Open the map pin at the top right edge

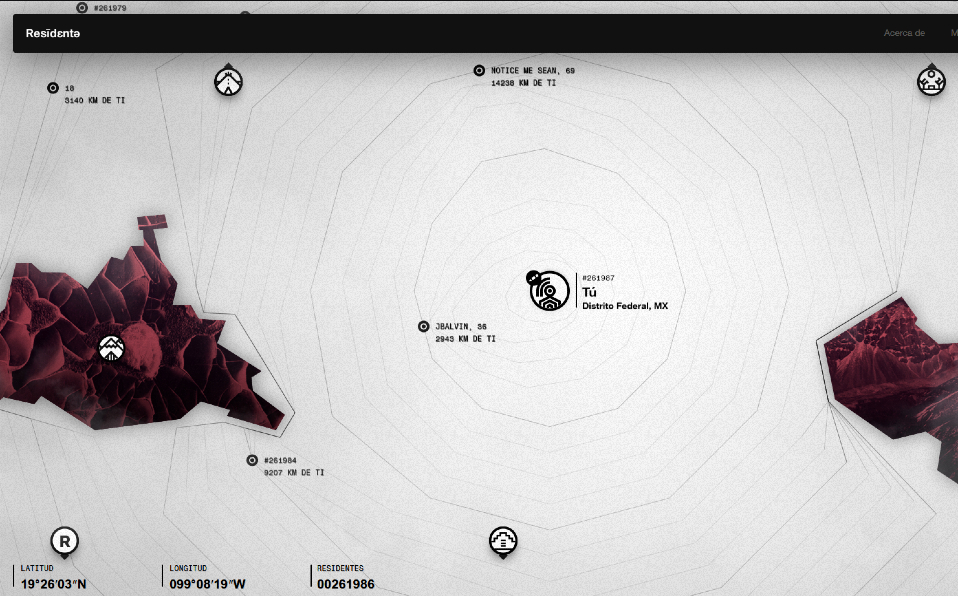pyautogui.click(x=931, y=81)
